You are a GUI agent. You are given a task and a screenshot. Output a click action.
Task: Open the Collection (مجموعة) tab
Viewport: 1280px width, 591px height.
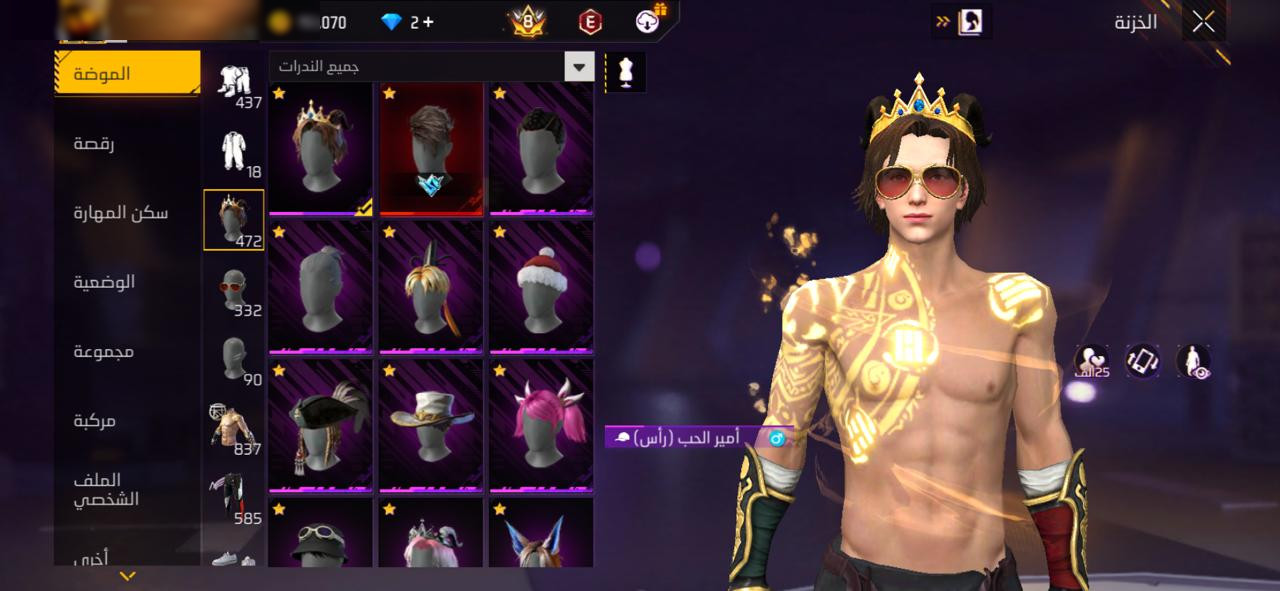click(x=103, y=351)
